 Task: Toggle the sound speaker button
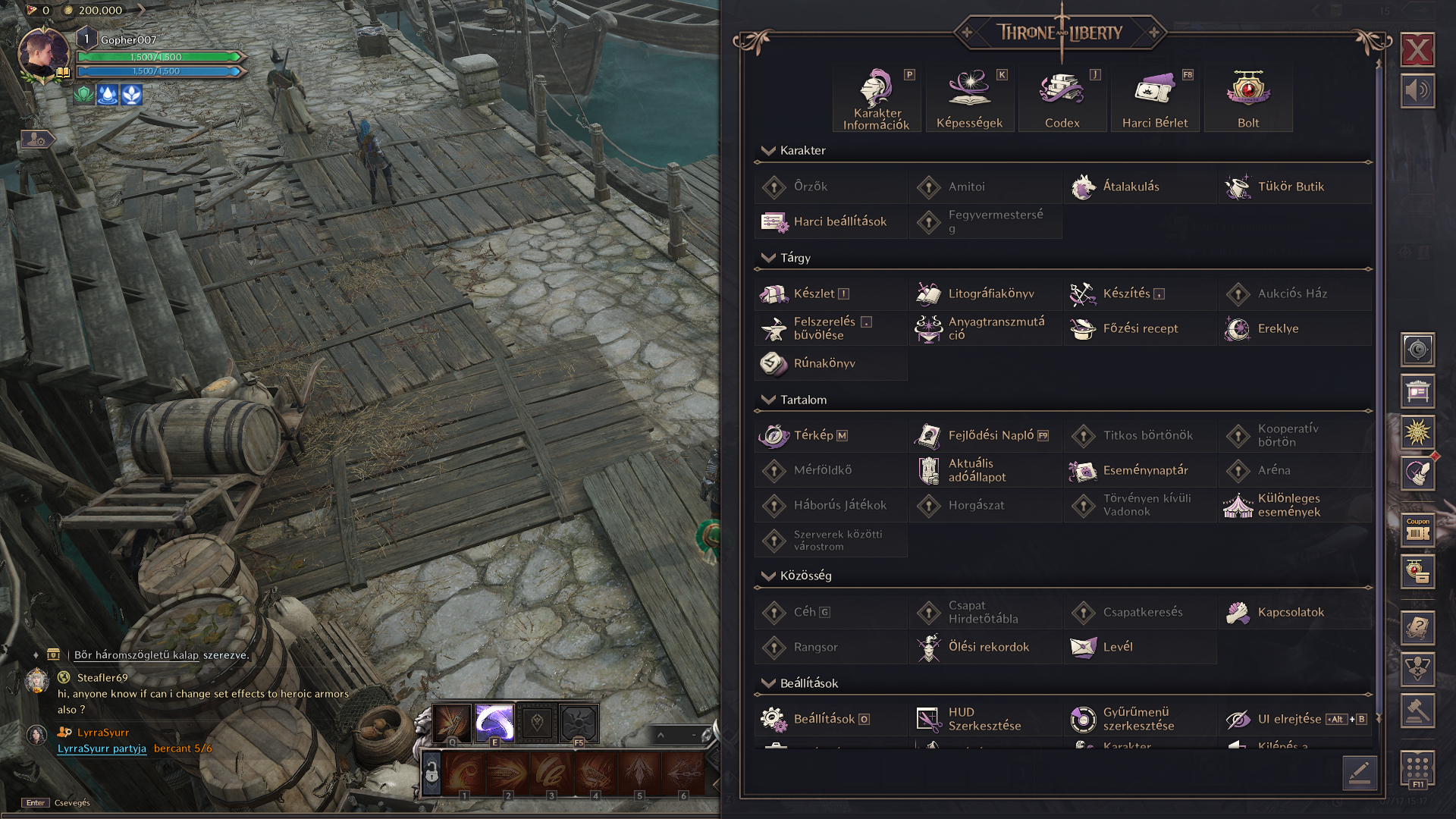tap(1417, 91)
